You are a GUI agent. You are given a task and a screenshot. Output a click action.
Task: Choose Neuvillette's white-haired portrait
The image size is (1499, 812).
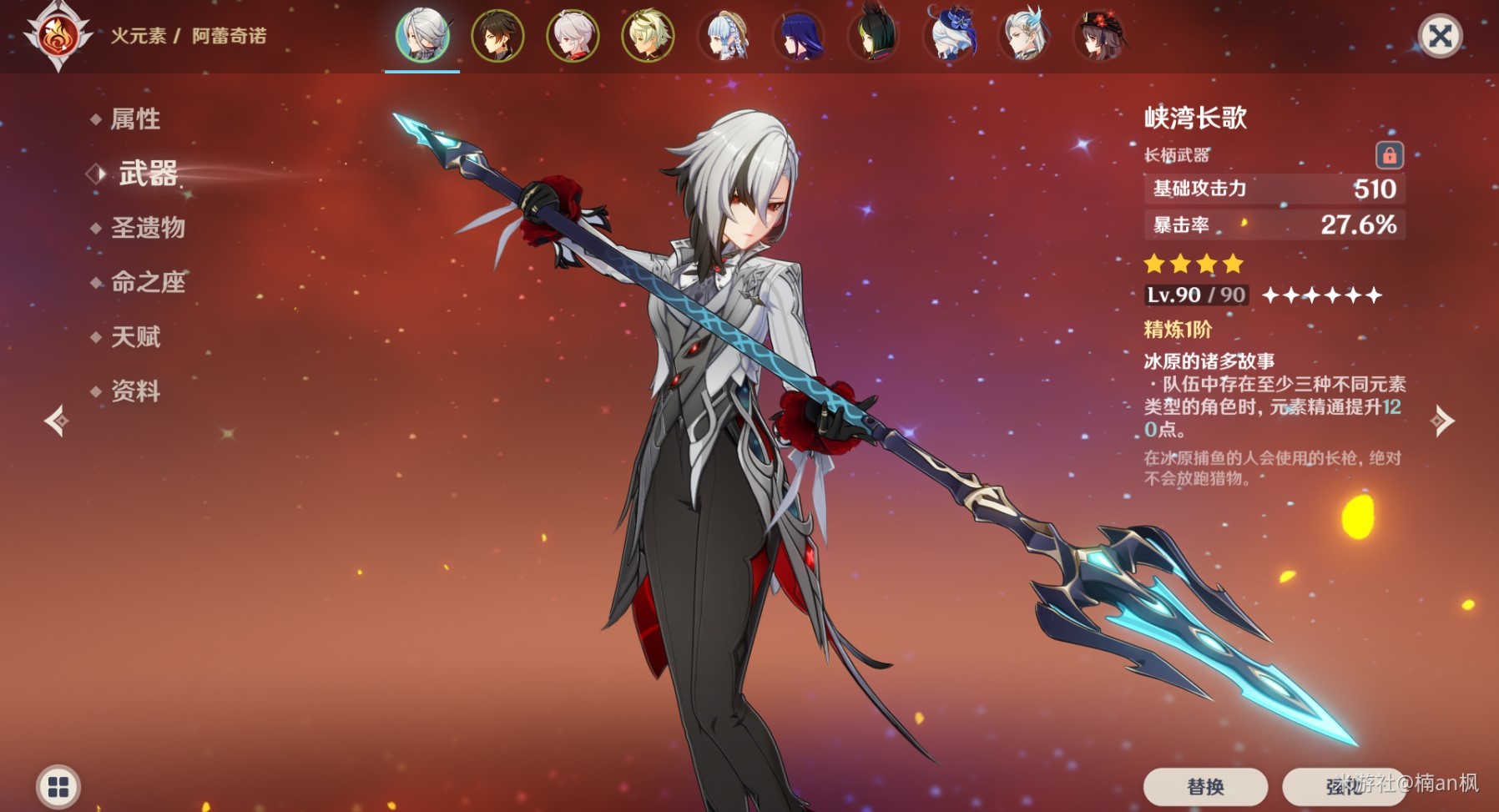pos(1025,36)
